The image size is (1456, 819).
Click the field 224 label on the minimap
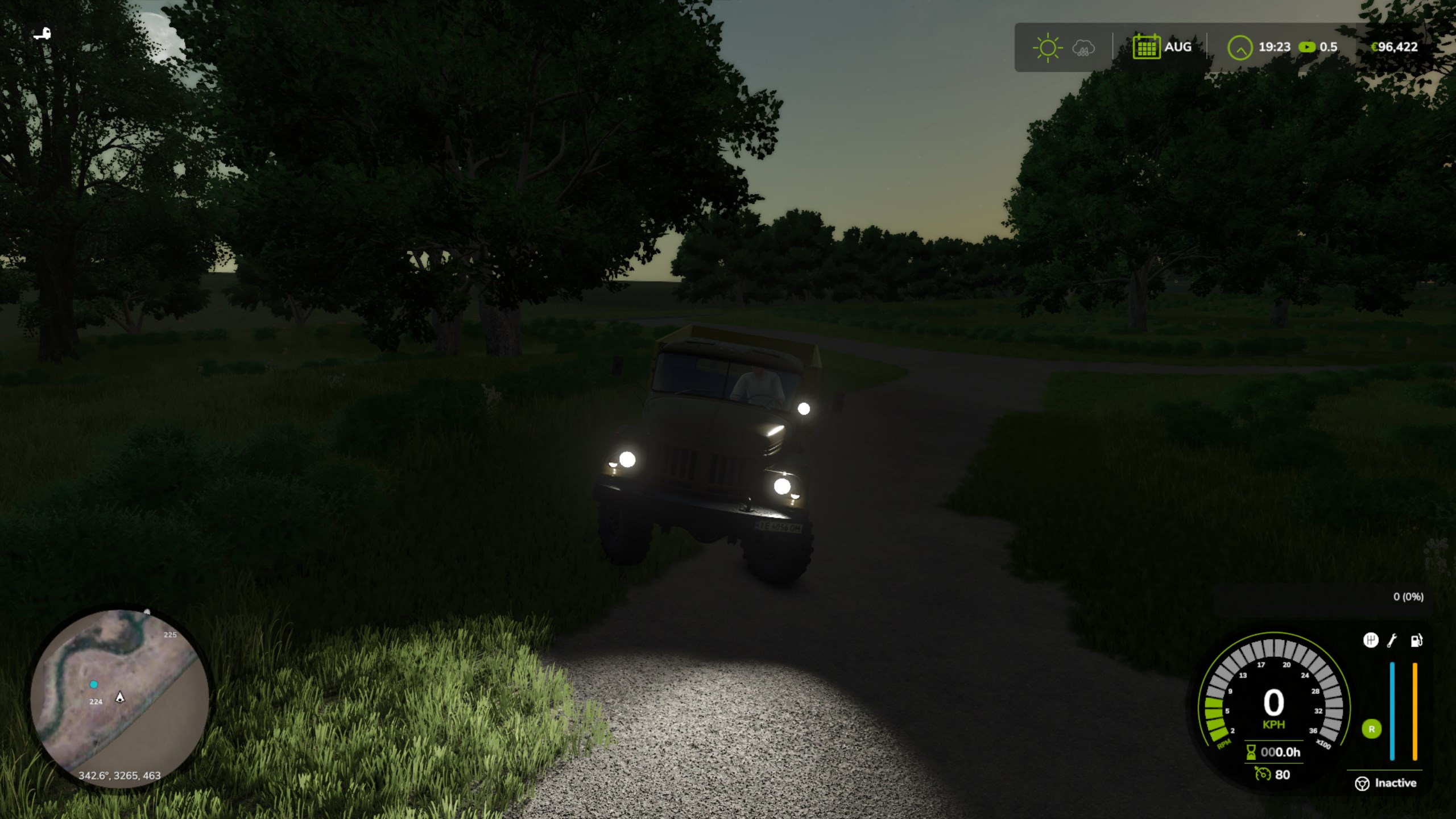click(x=96, y=702)
